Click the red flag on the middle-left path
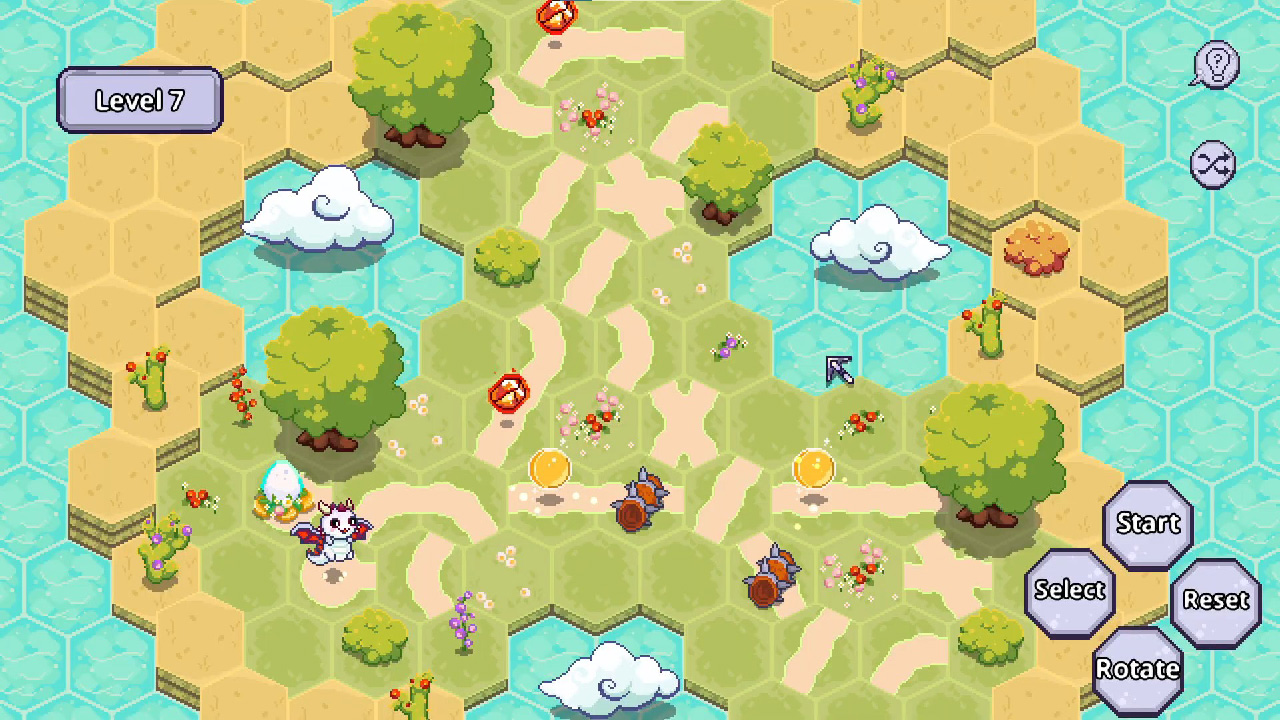This screenshot has height=720, width=1280. tap(510, 392)
